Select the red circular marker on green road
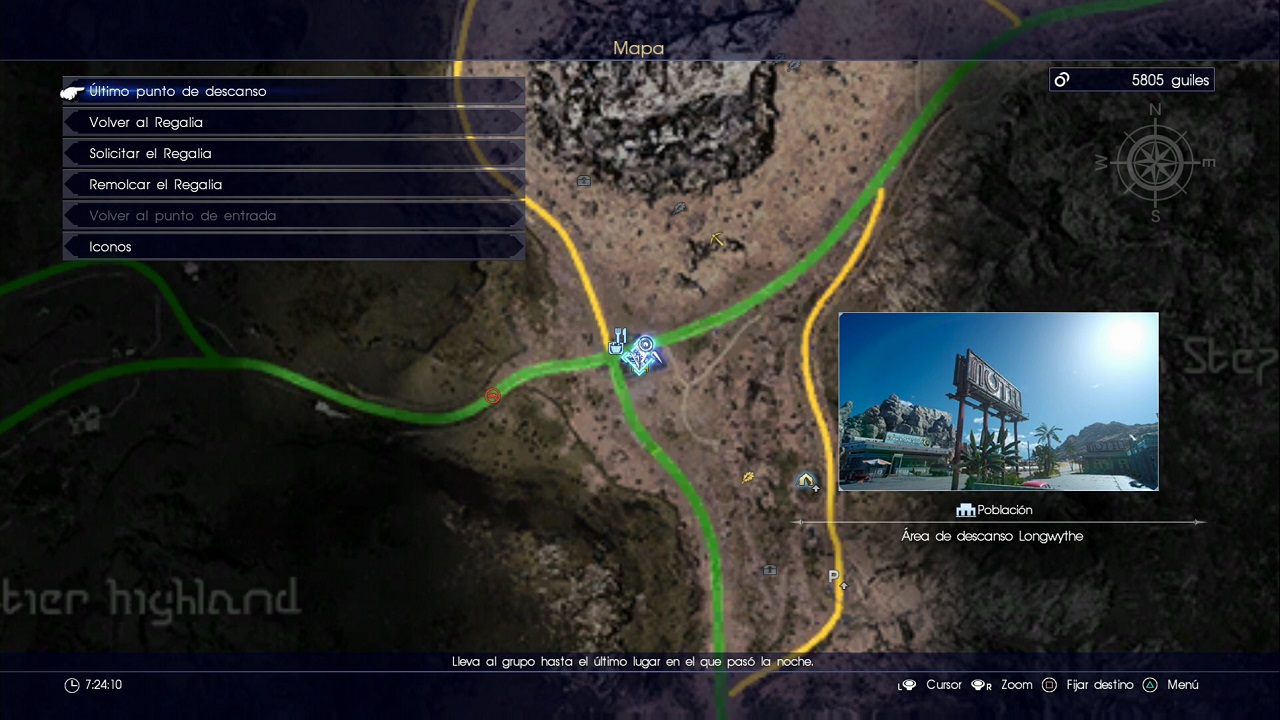The width and height of the screenshot is (1280, 720). tap(492, 397)
